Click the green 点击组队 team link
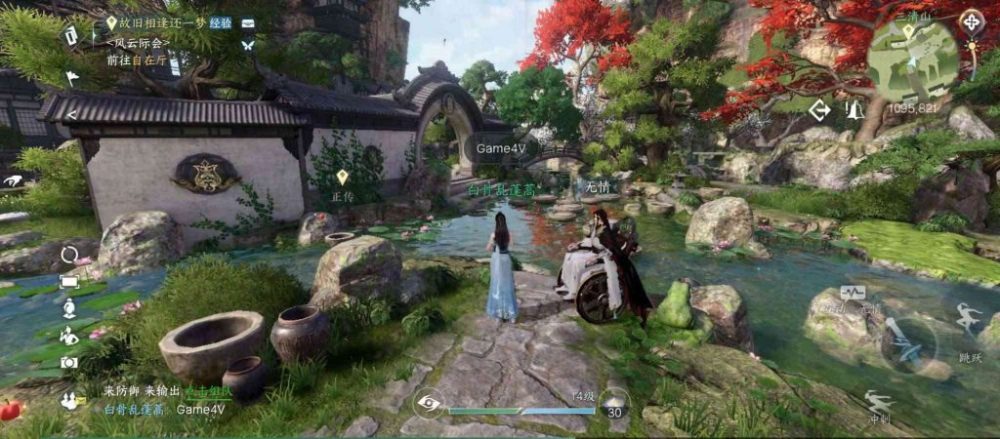Viewport: 1000px width, 439px height. point(213,392)
